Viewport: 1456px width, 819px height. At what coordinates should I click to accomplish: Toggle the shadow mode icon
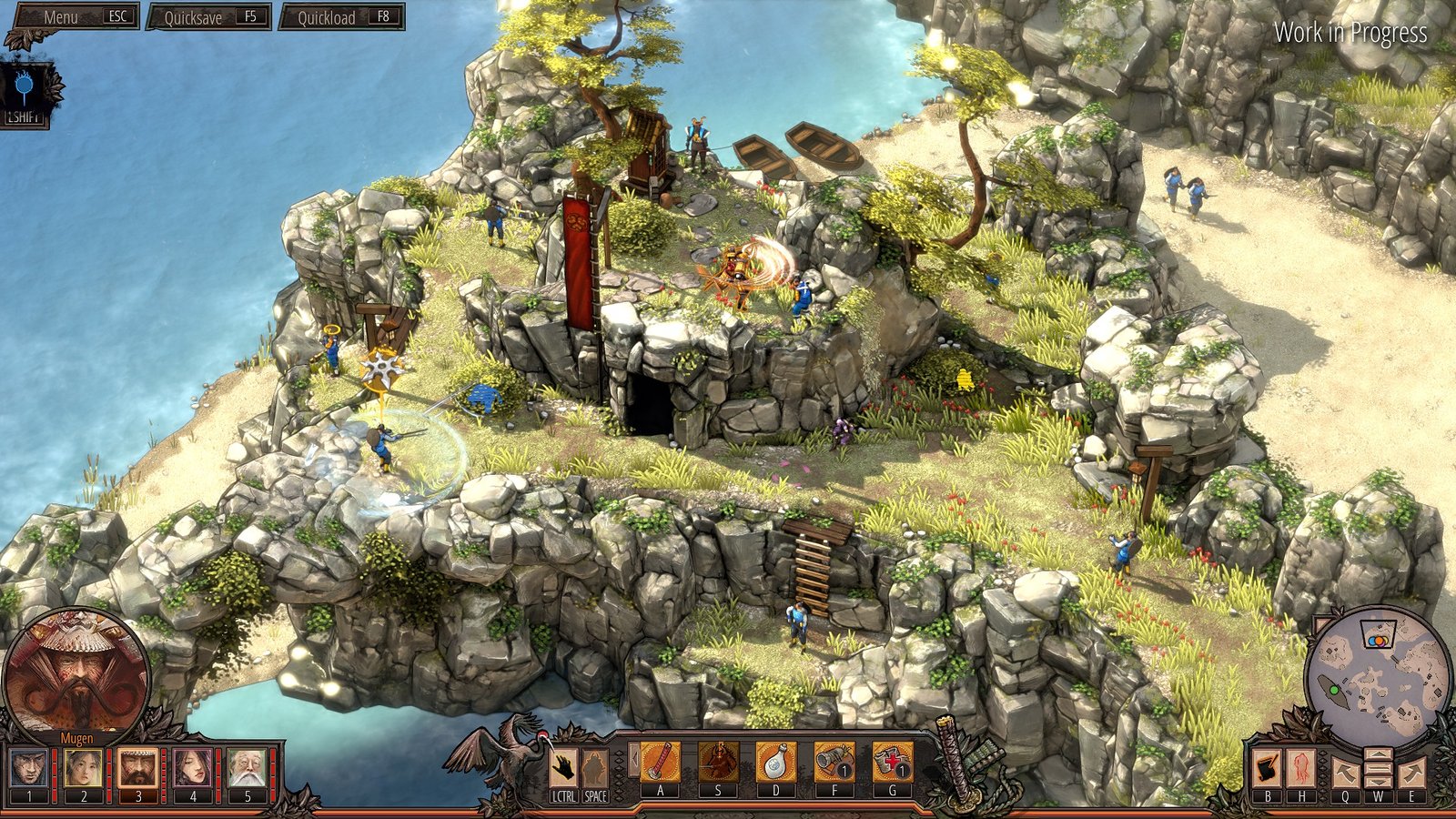25,89
